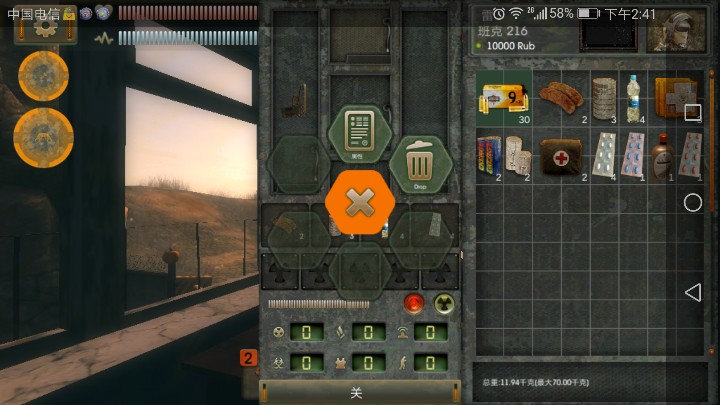This screenshot has height=405, width=720.
Task: Tap the character portrait in the corner
Action: pos(676,30)
